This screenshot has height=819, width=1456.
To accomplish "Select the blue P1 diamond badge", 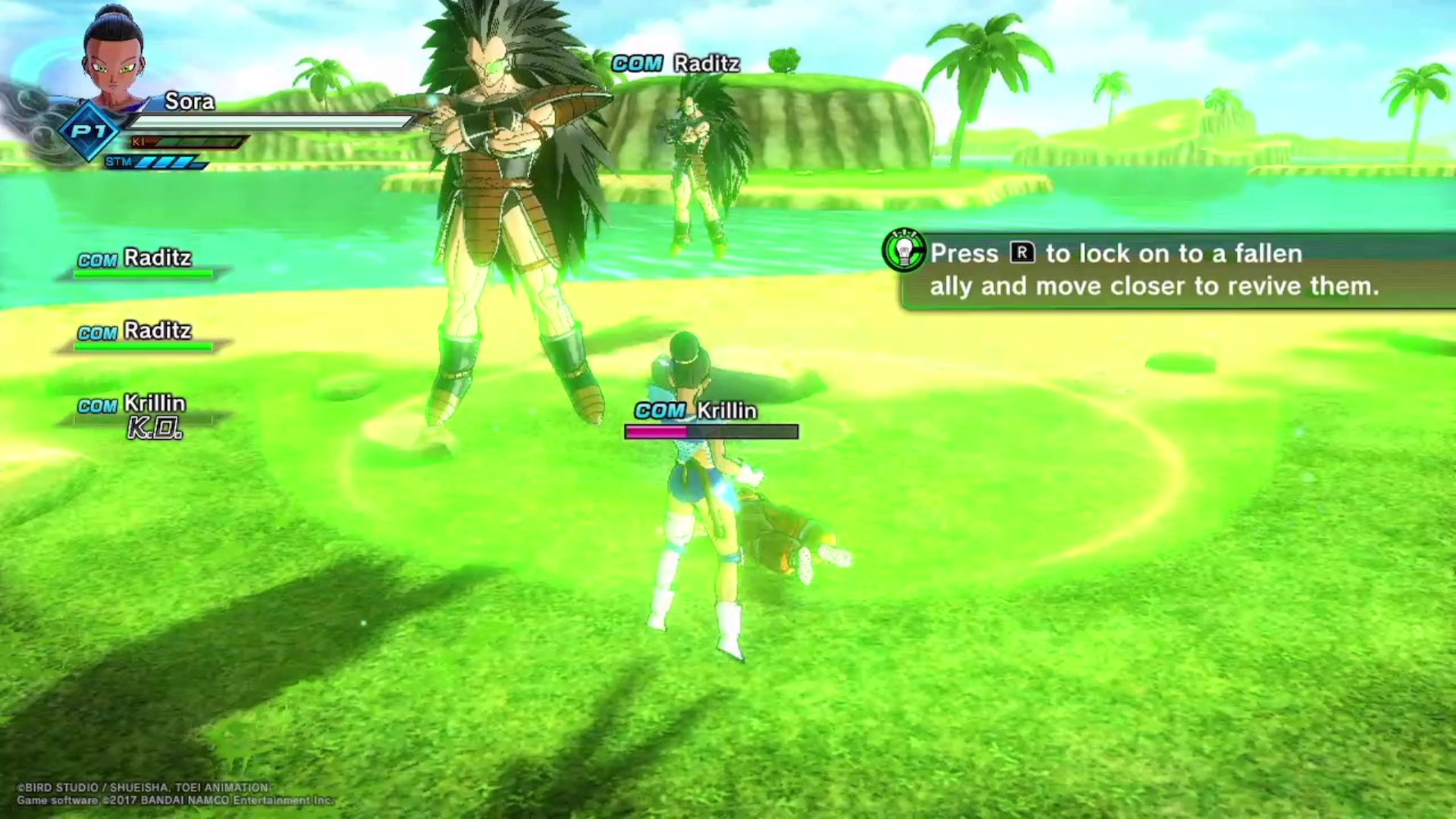I will point(89,132).
